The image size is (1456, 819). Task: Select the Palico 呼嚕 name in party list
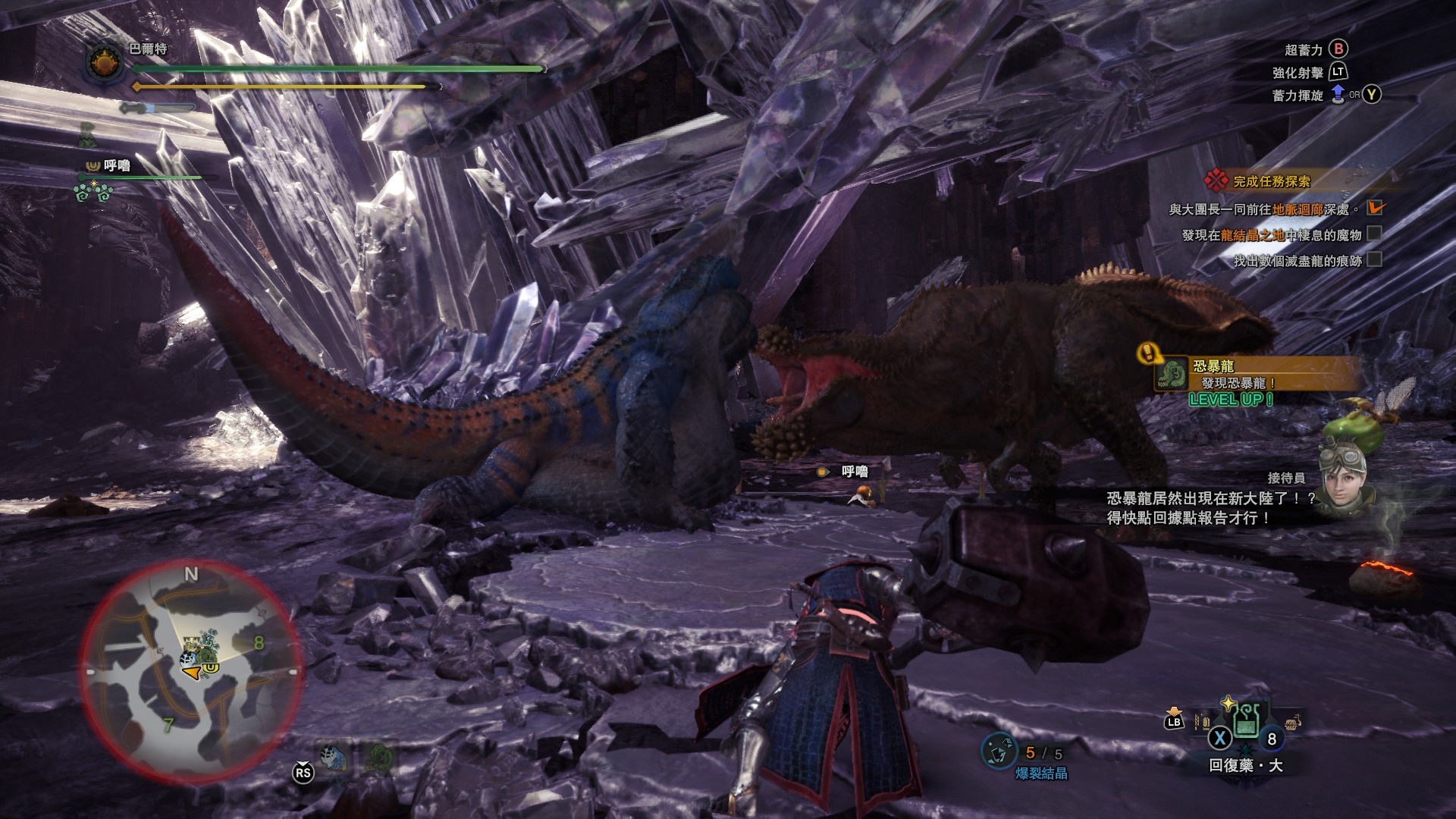[x=116, y=165]
